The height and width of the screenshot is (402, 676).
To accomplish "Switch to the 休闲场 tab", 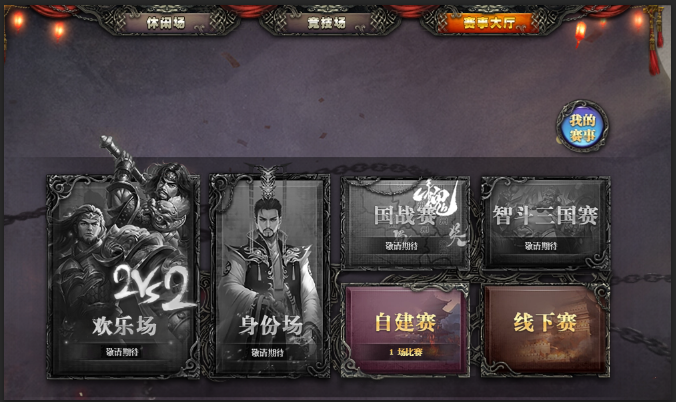I will pyautogui.click(x=166, y=22).
